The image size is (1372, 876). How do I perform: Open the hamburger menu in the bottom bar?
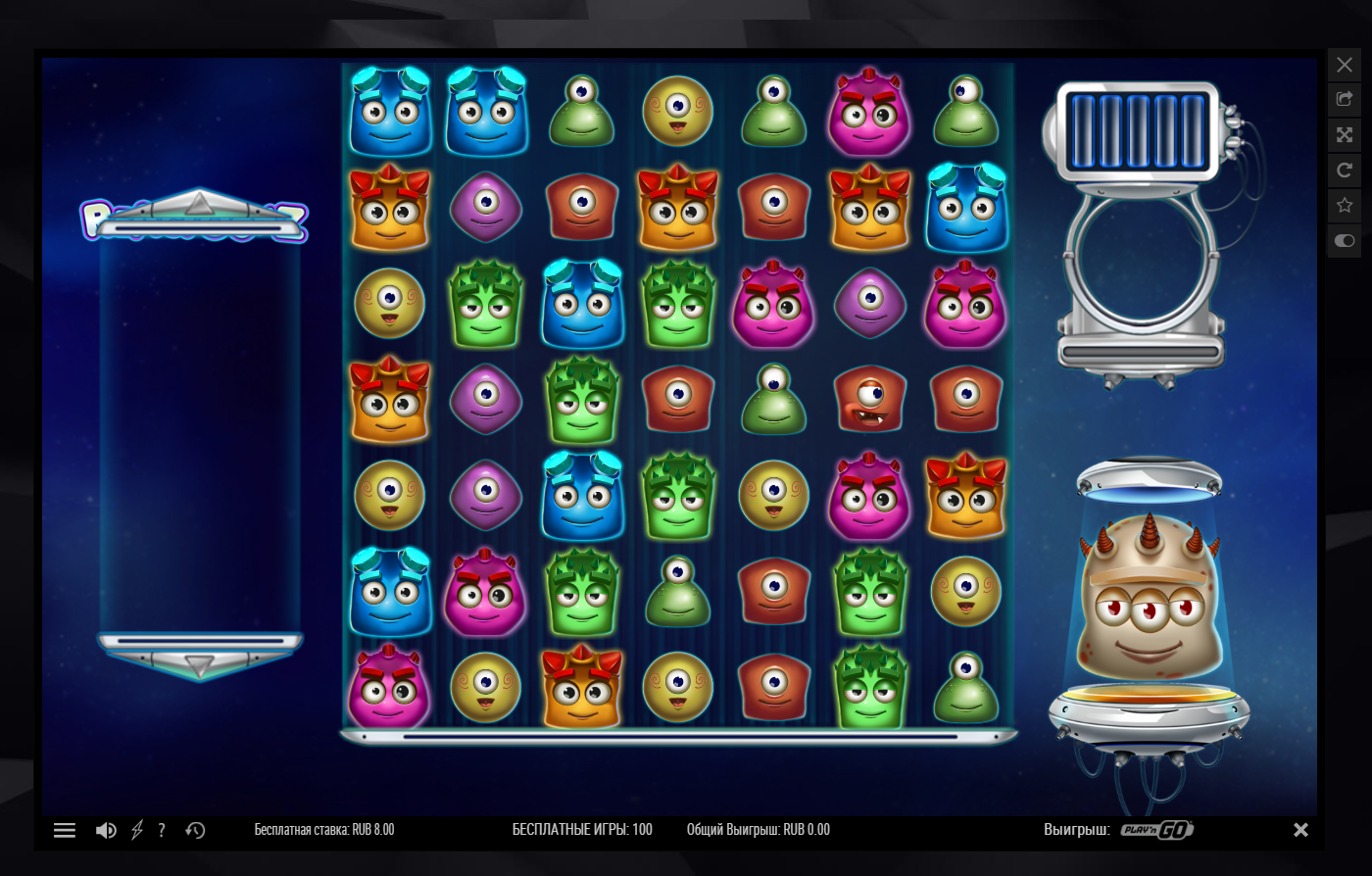pyautogui.click(x=65, y=830)
